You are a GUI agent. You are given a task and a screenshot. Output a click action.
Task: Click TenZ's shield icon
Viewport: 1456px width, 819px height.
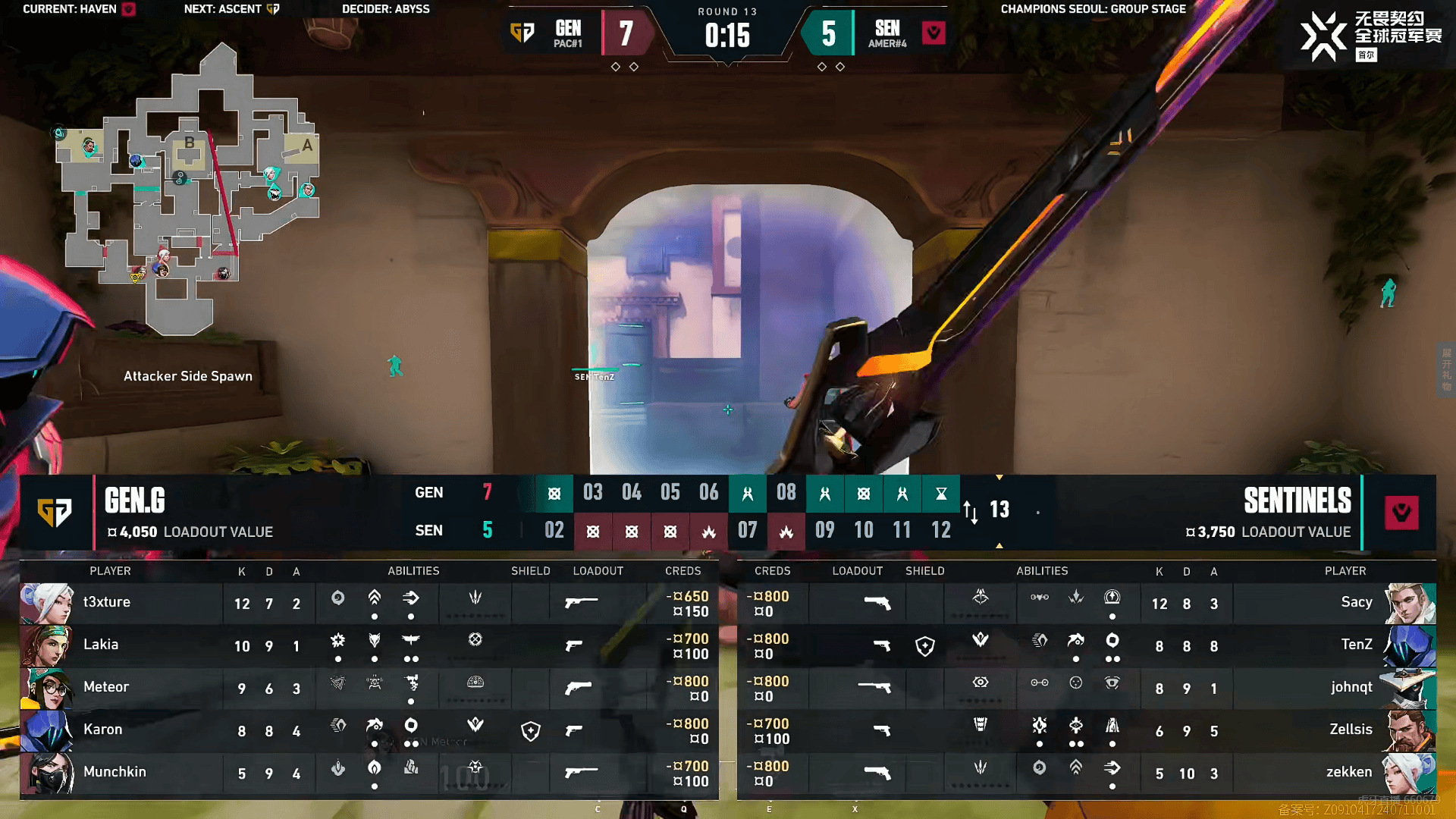[925, 646]
